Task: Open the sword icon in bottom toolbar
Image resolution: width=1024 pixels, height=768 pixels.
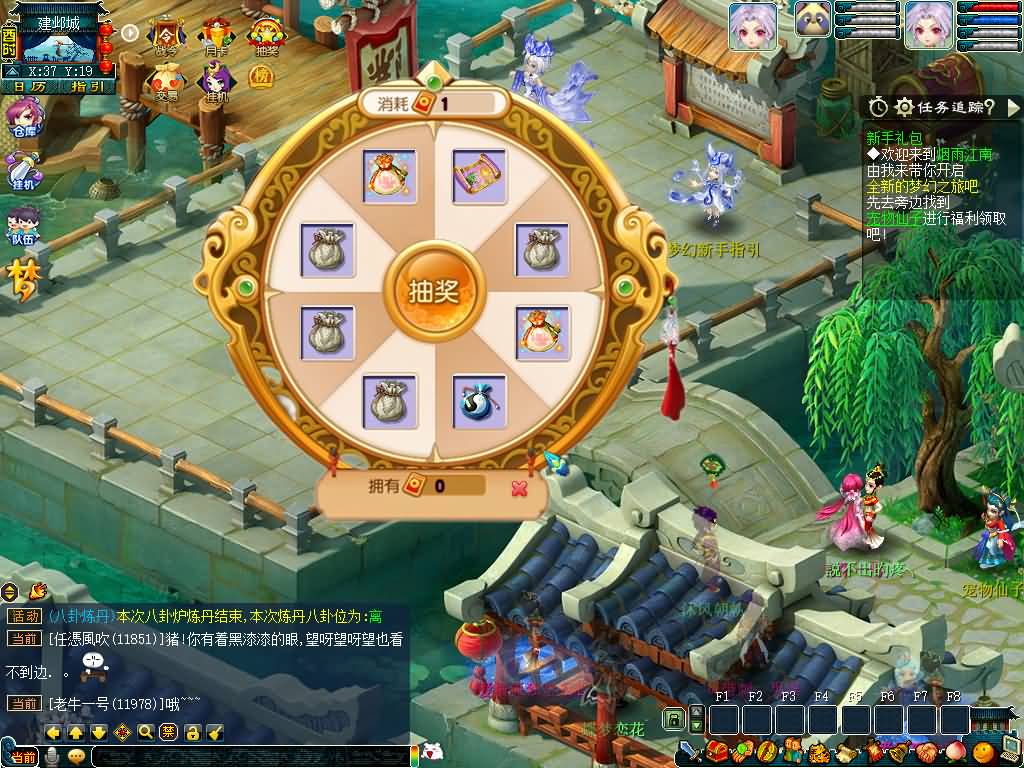Action: coord(689,750)
